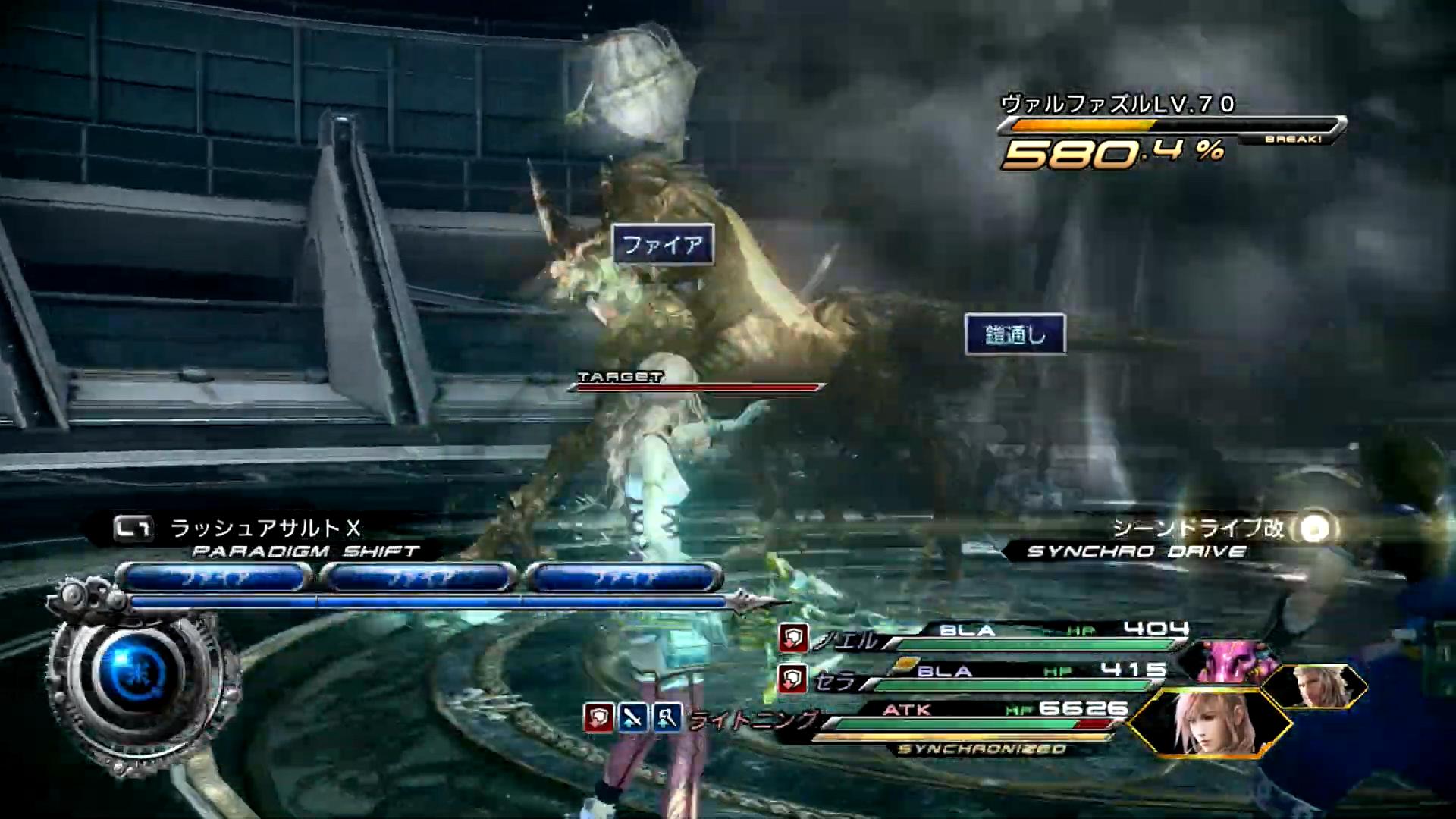
Task: Select セラ in the party list
Action: point(835,681)
